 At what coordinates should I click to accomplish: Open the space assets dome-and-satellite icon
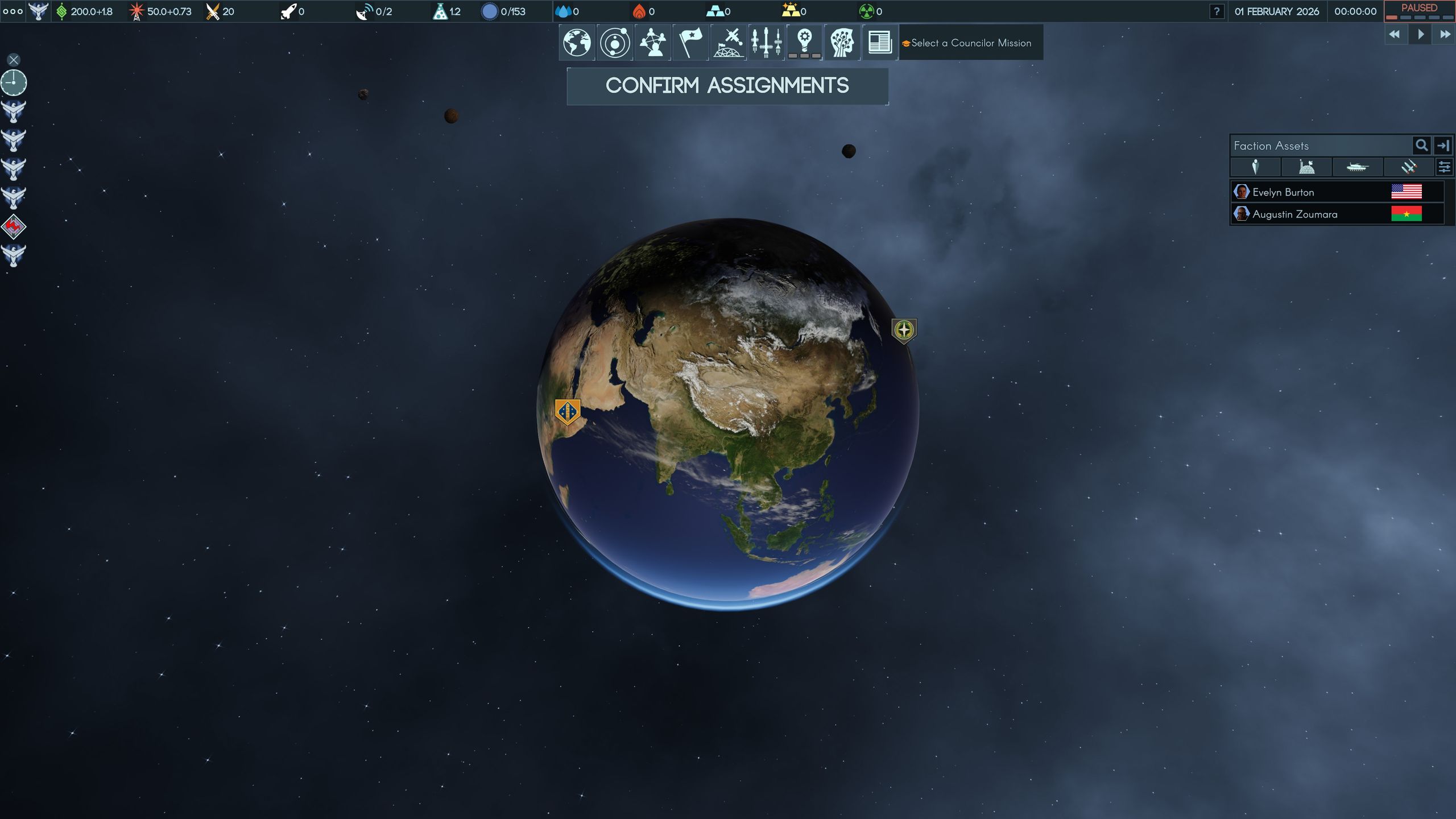click(x=728, y=43)
